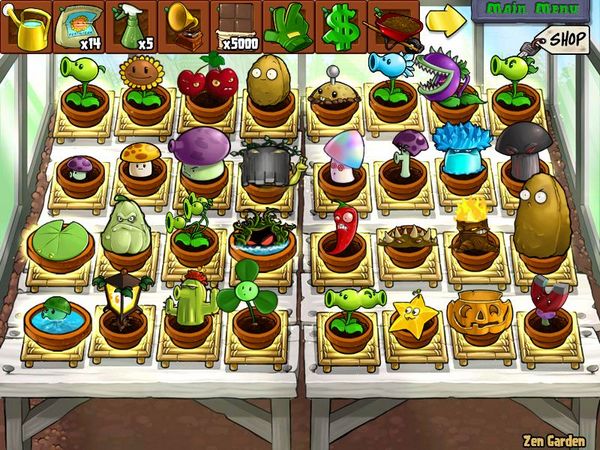The image size is (600, 450).
Task: Click the yellow next garden arrow
Action: pos(447,19)
